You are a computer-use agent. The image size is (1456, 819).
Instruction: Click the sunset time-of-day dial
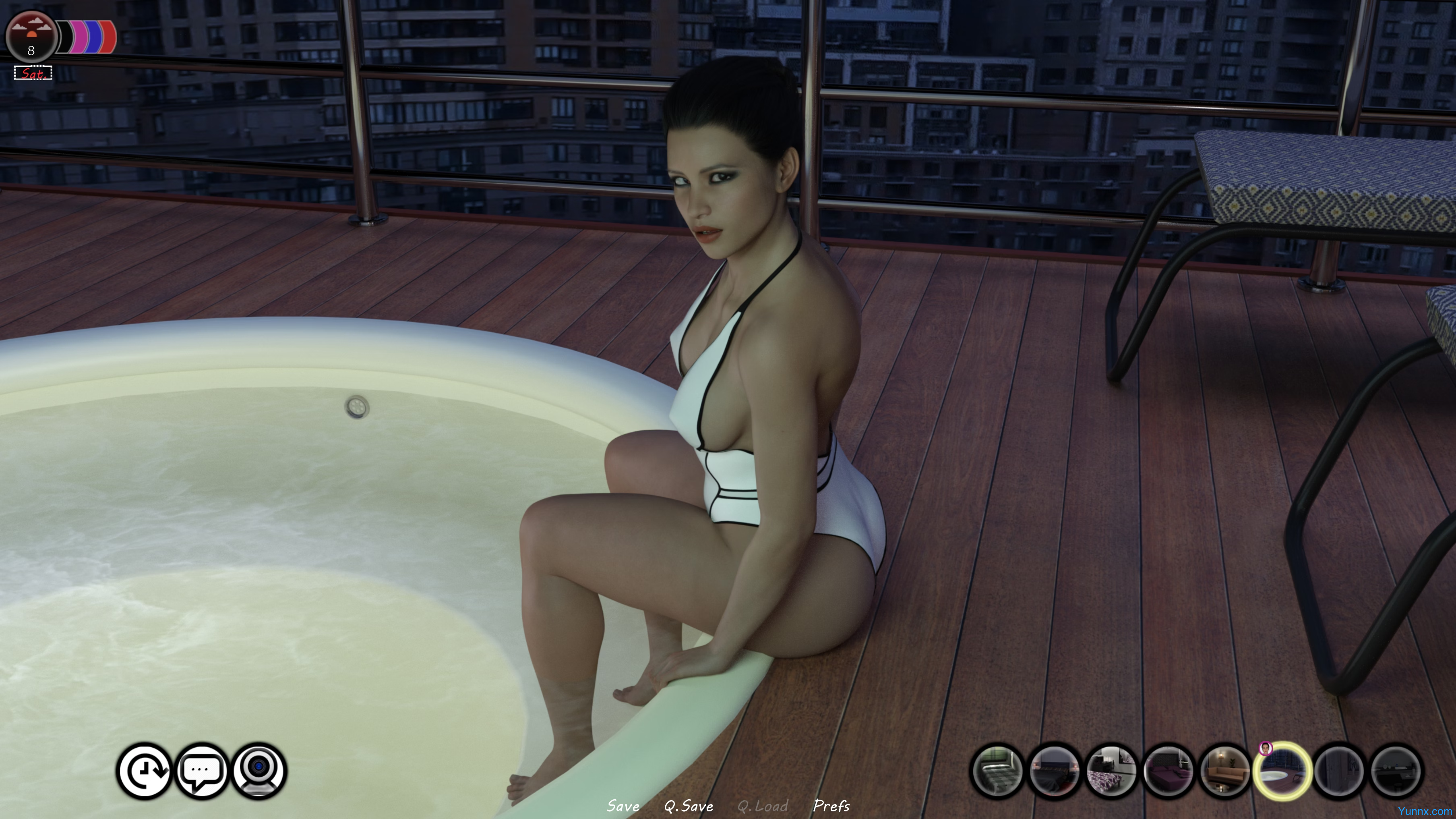click(x=31, y=37)
